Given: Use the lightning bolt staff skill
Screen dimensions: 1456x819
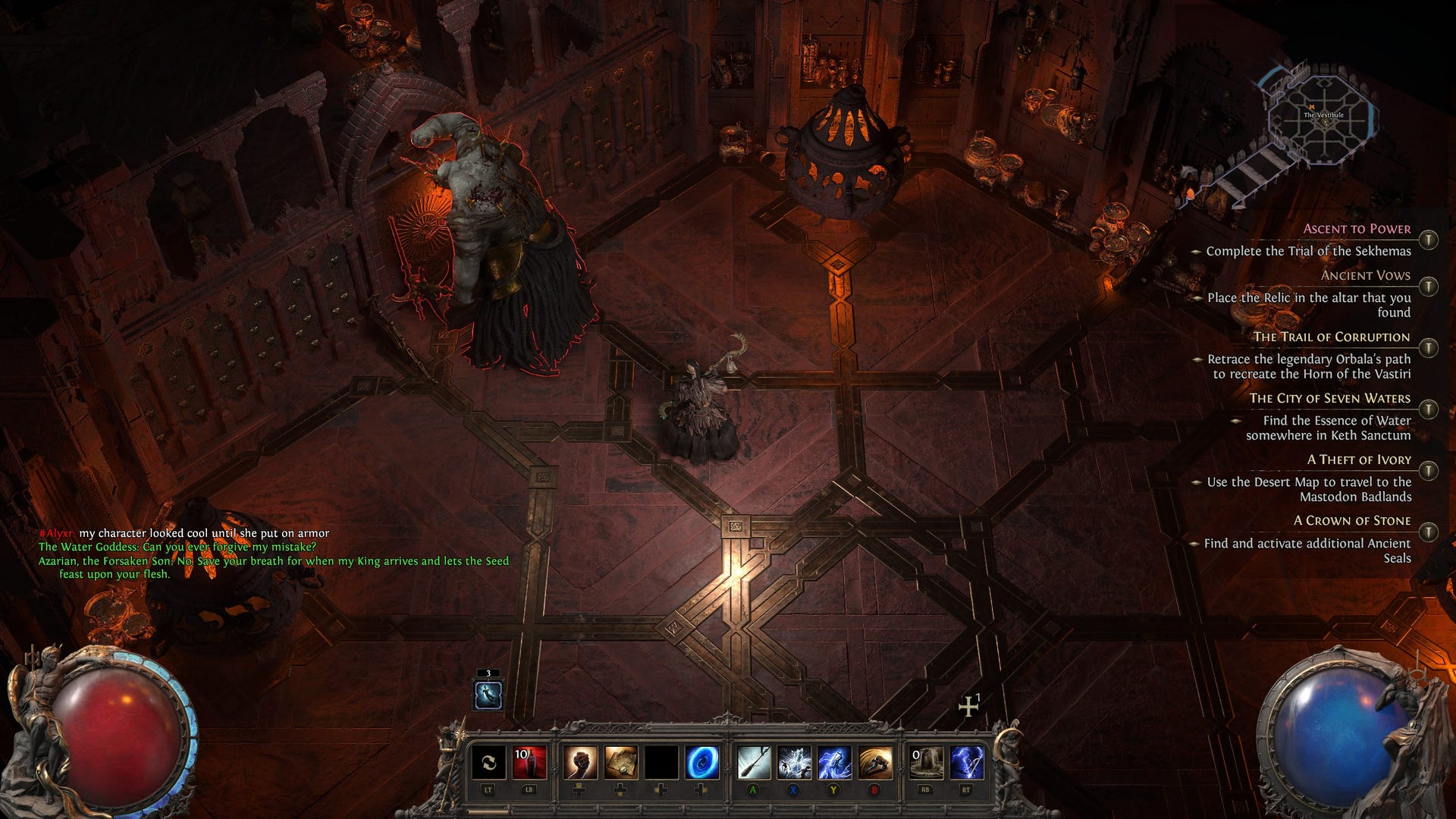Looking at the screenshot, I should pos(967,762).
